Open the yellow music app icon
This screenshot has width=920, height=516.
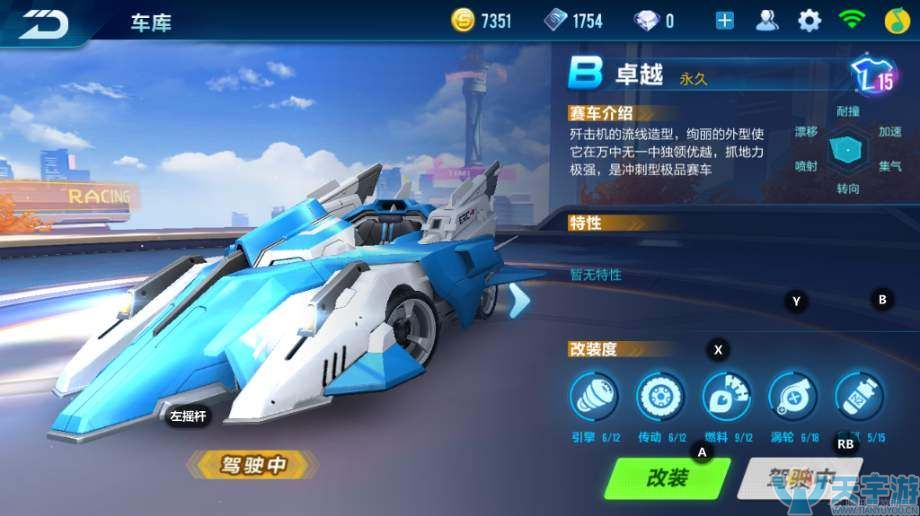[x=896, y=21]
